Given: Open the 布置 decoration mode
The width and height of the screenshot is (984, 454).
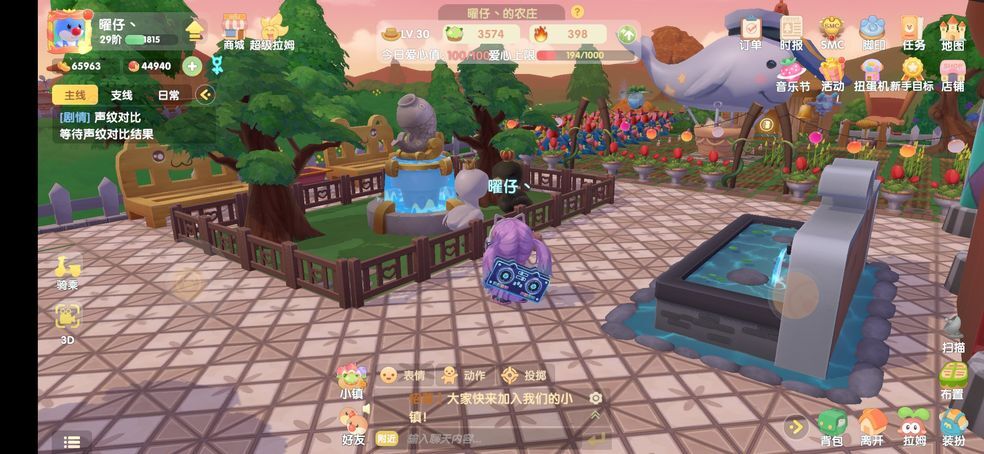Looking at the screenshot, I should pyautogui.click(x=952, y=380).
